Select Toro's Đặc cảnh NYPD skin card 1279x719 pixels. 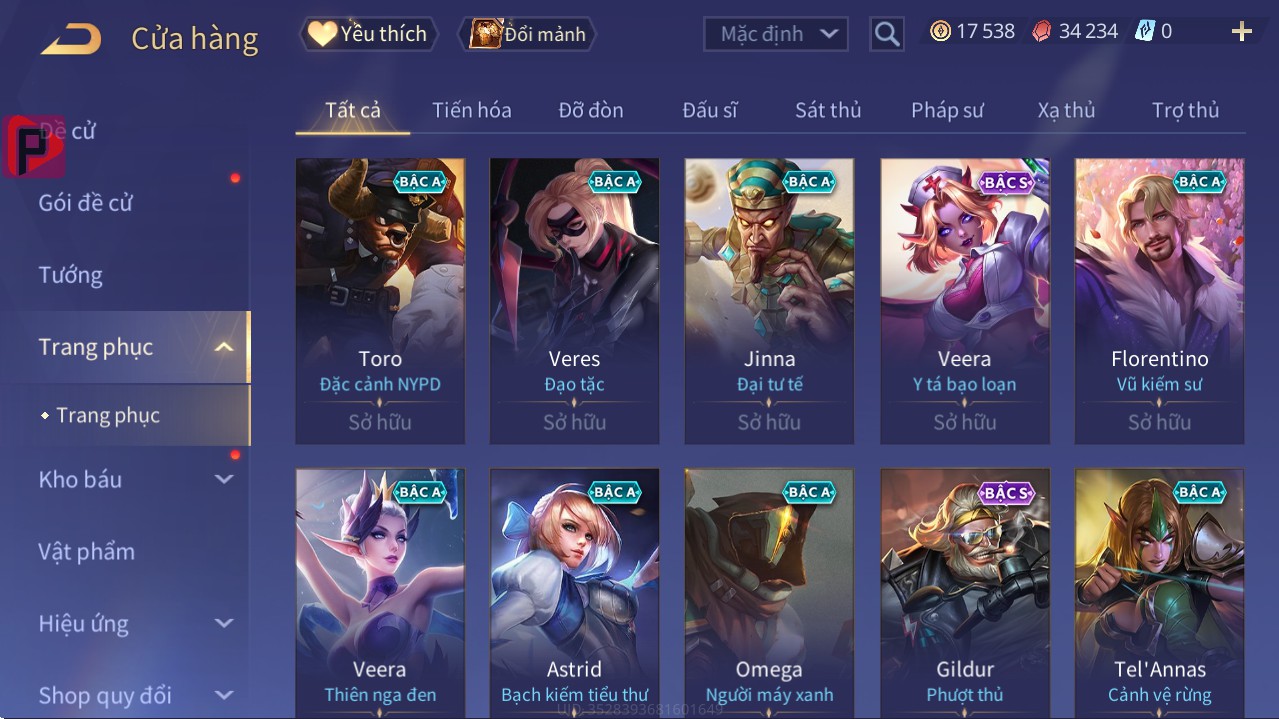tap(380, 300)
